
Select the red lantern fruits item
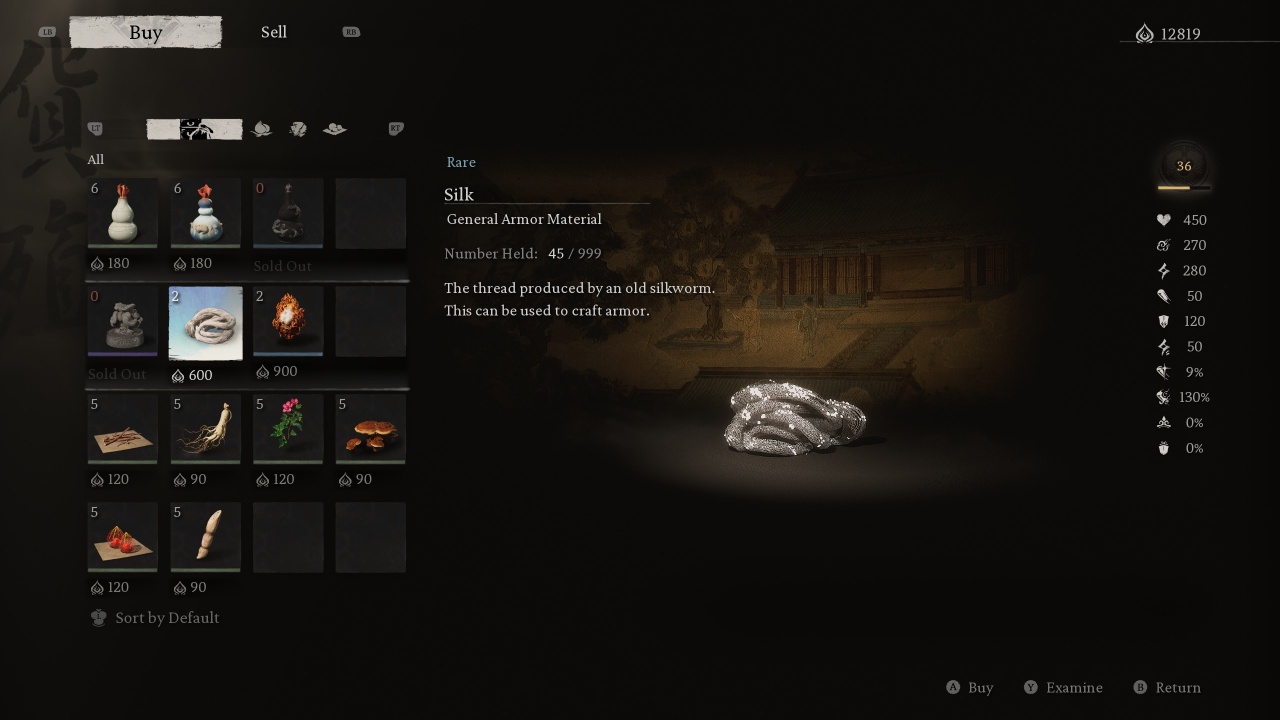(123, 537)
